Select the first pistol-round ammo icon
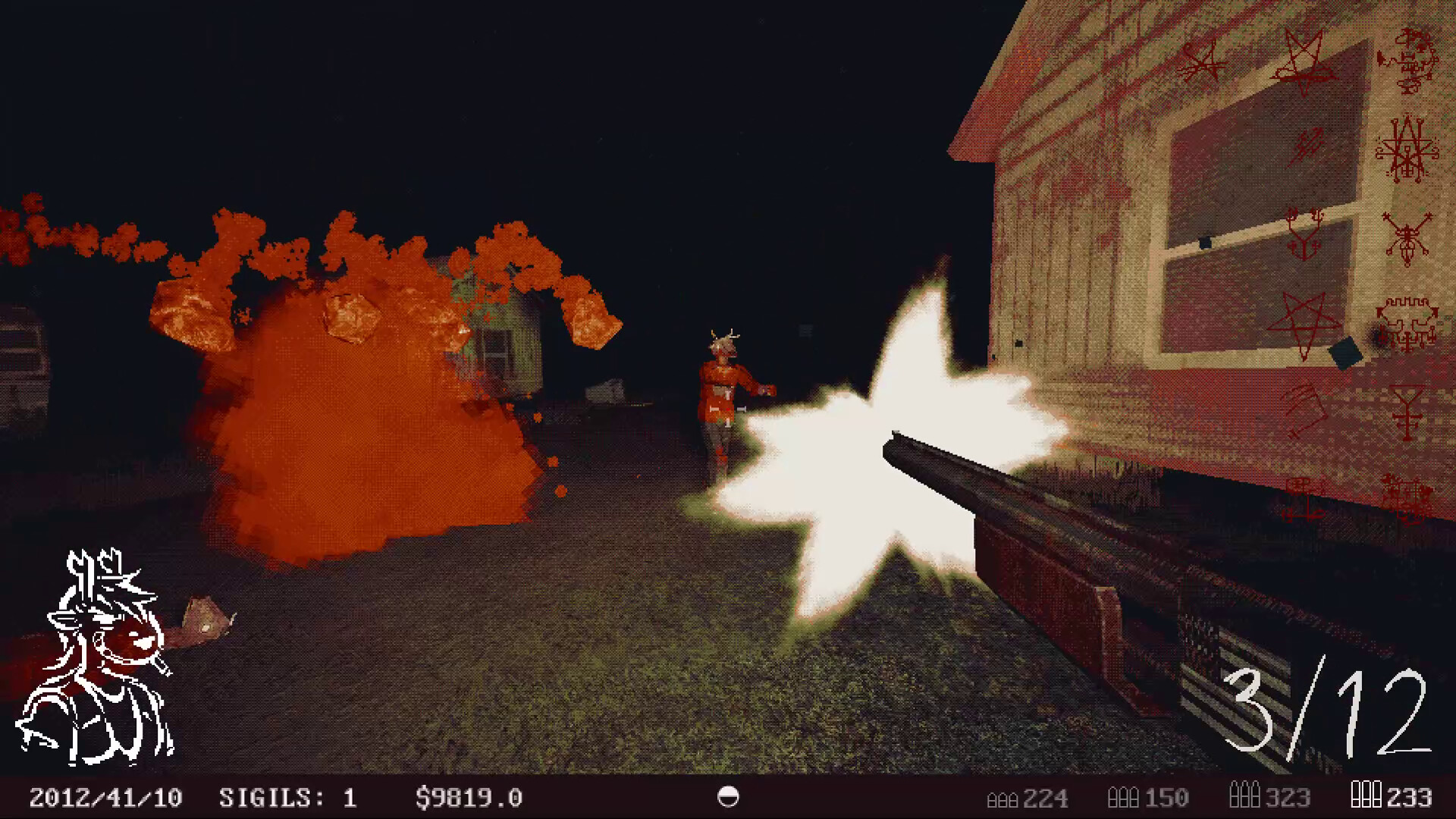The width and height of the screenshot is (1456, 819). tap(998, 798)
